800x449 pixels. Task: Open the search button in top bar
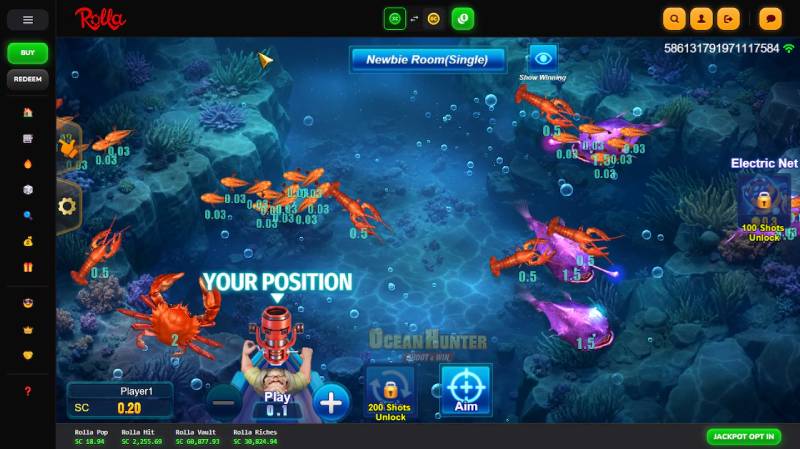click(675, 18)
